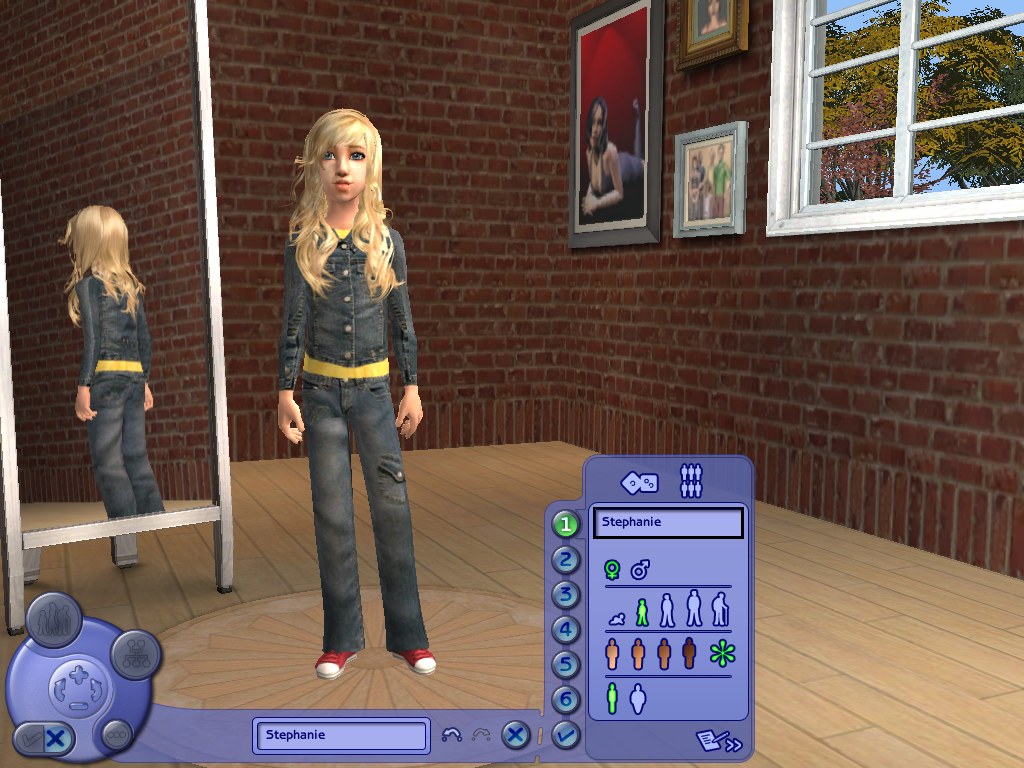1024x768 pixels.
Task: Open the biography notepad and pen icon
Action: point(719,742)
